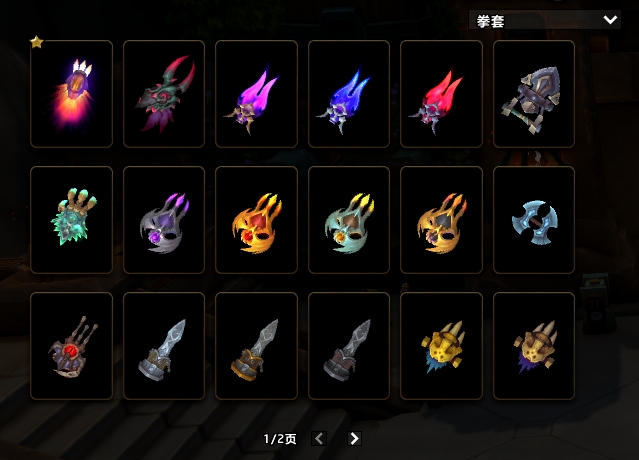Select the grey stone gauntlet with green straps
This screenshot has width=639, height=460.
[x=534, y=94]
